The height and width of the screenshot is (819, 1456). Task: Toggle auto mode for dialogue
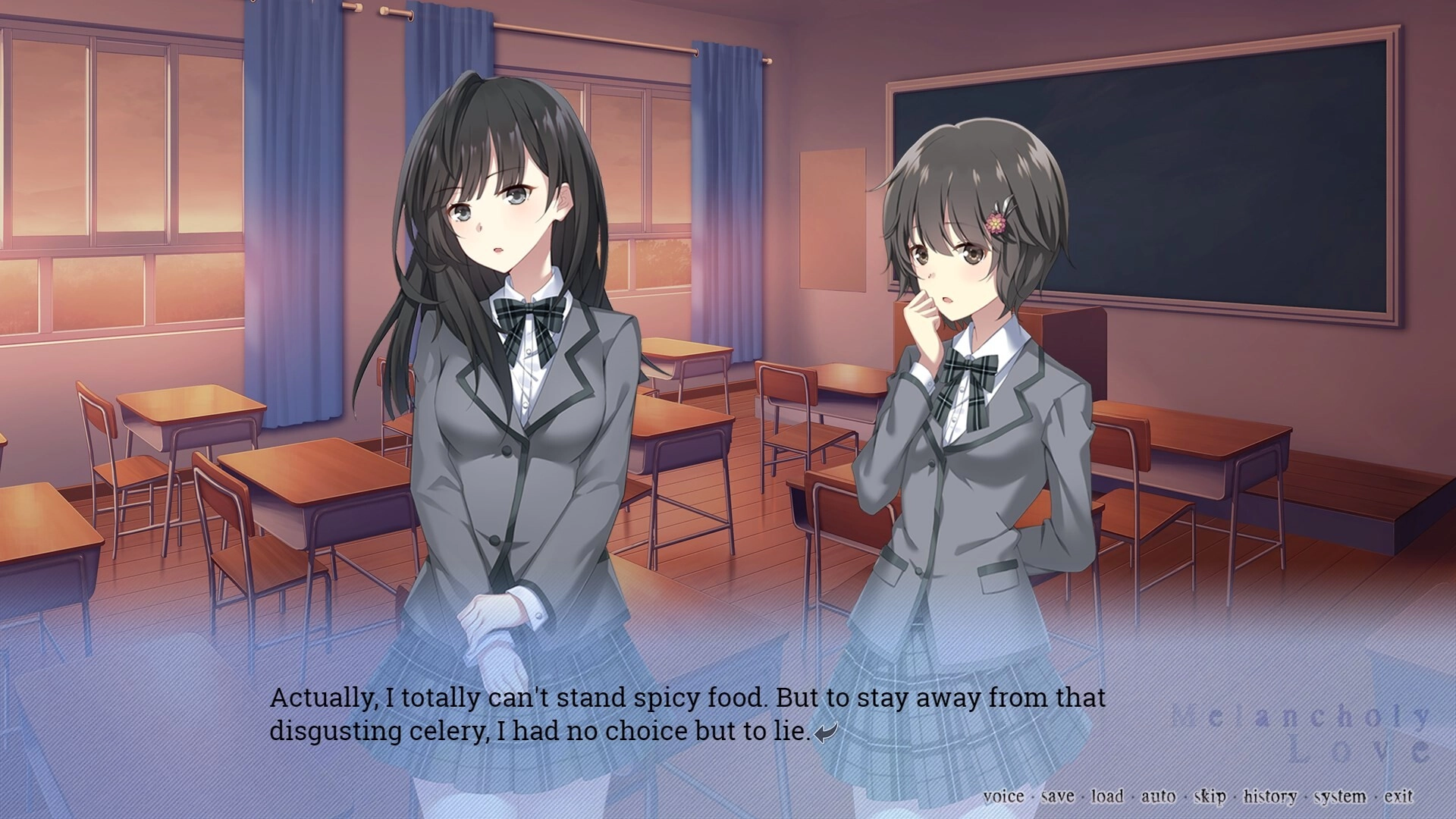[1158, 796]
